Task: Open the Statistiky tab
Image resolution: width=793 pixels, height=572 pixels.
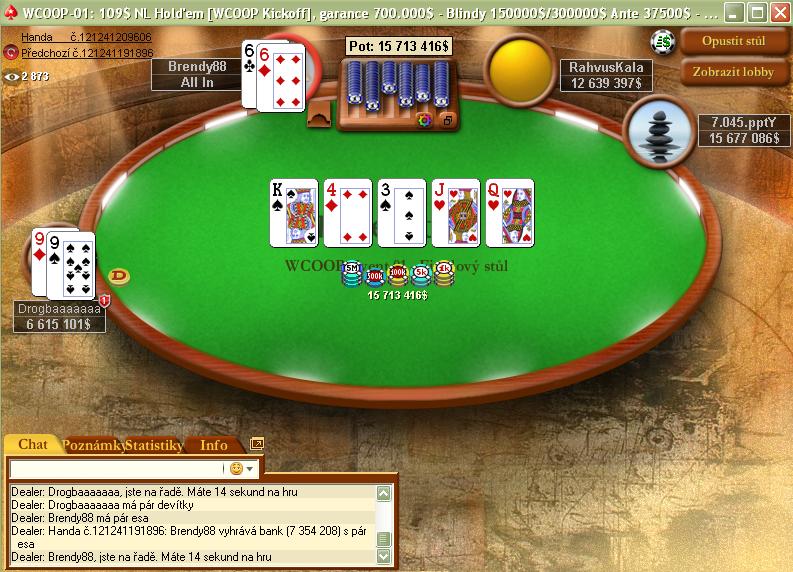Action: pyautogui.click(x=154, y=444)
